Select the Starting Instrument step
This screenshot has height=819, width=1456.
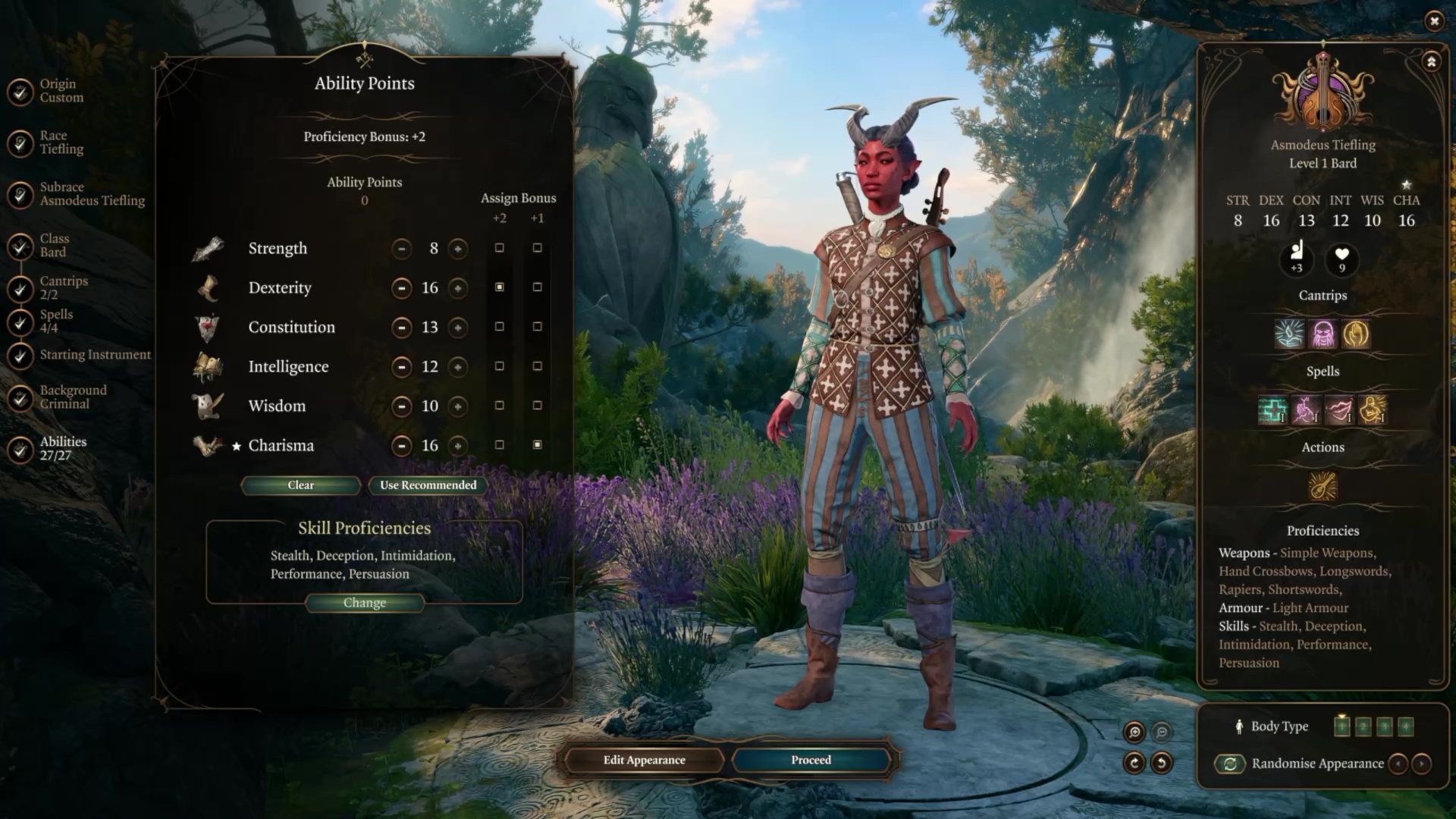click(x=83, y=355)
